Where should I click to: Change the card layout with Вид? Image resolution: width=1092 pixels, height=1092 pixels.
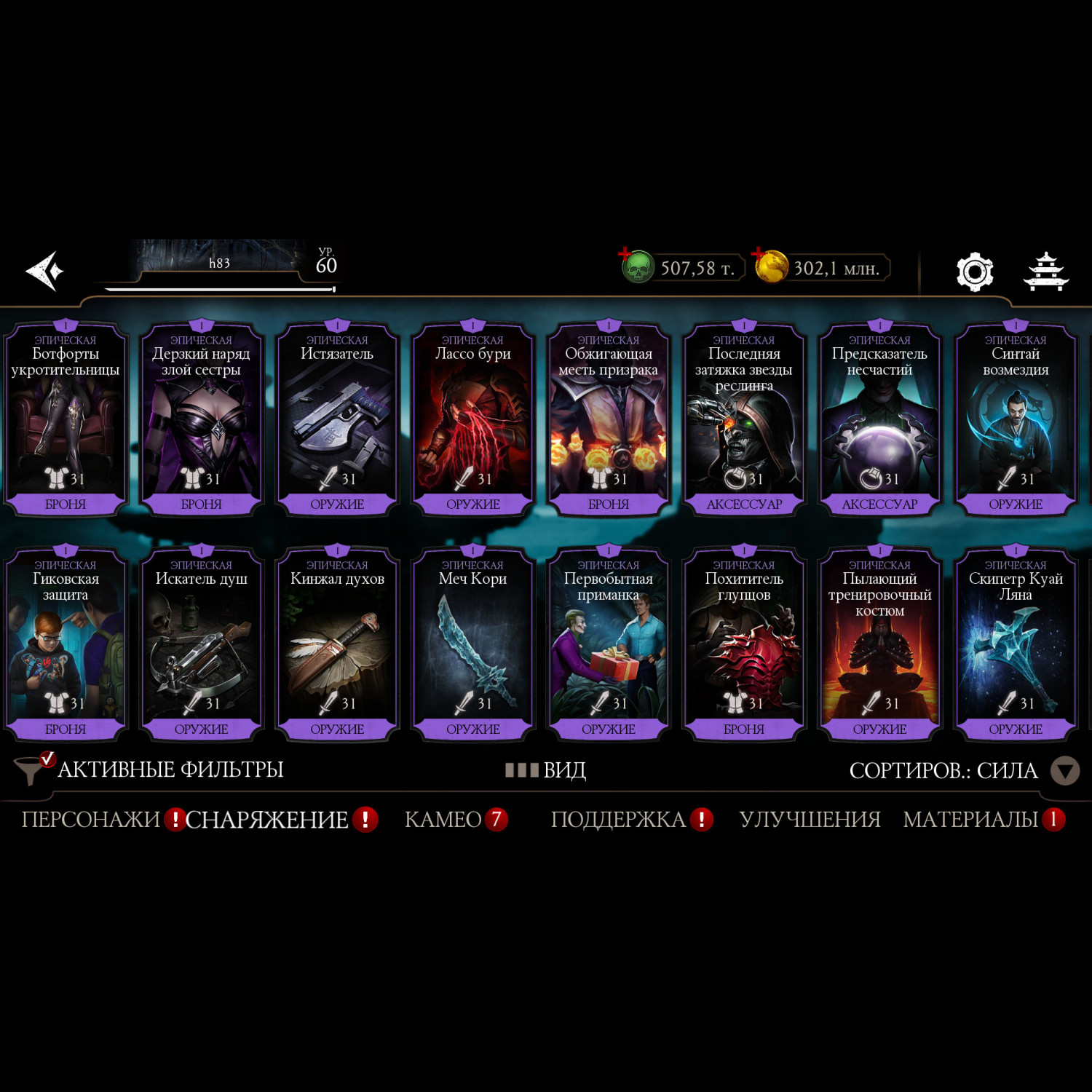pos(547,770)
